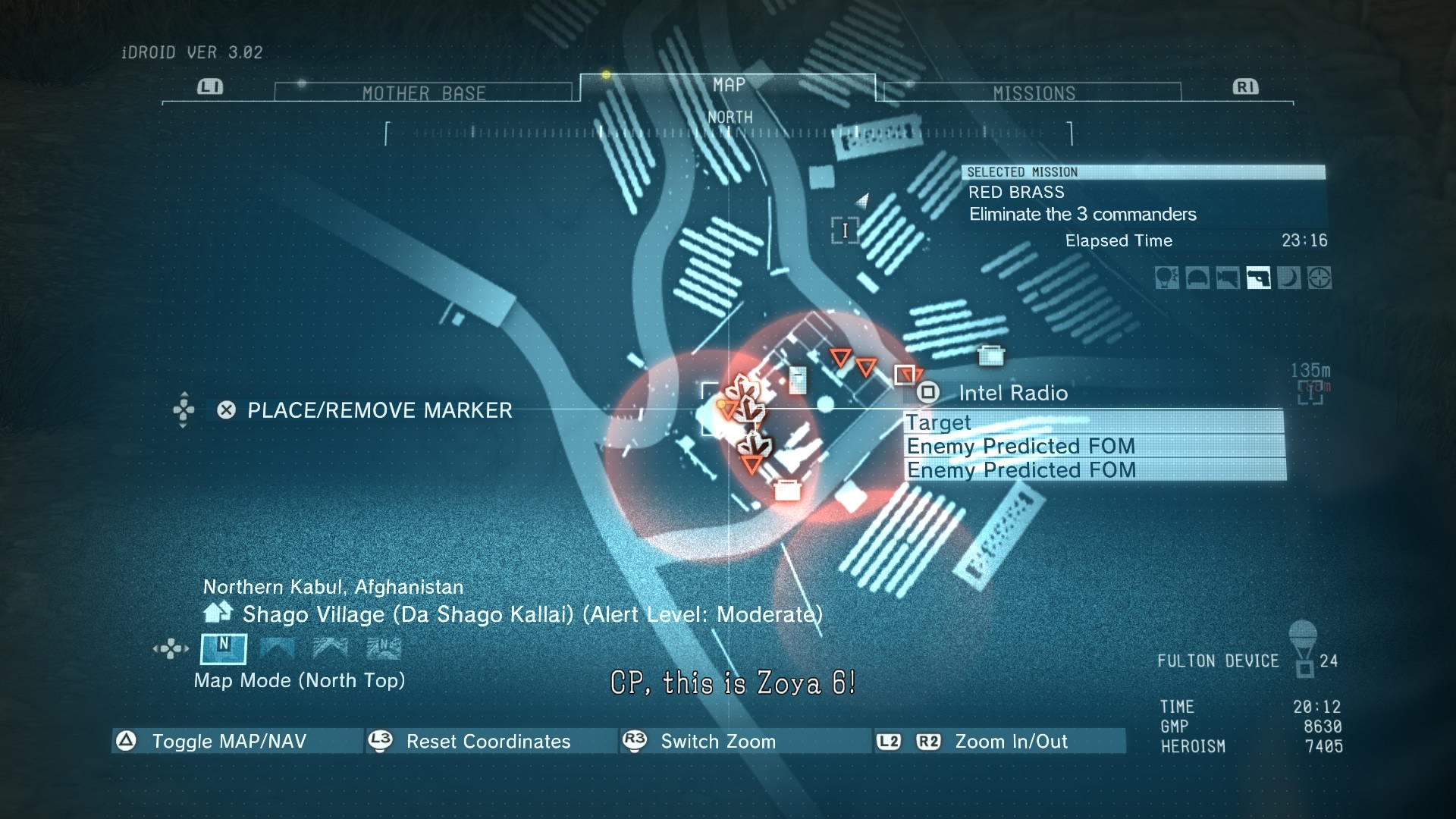This screenshot has width=1456, height=819.
Task: Select the crescent moon mission icon
Action: (x=1288, y=278)
